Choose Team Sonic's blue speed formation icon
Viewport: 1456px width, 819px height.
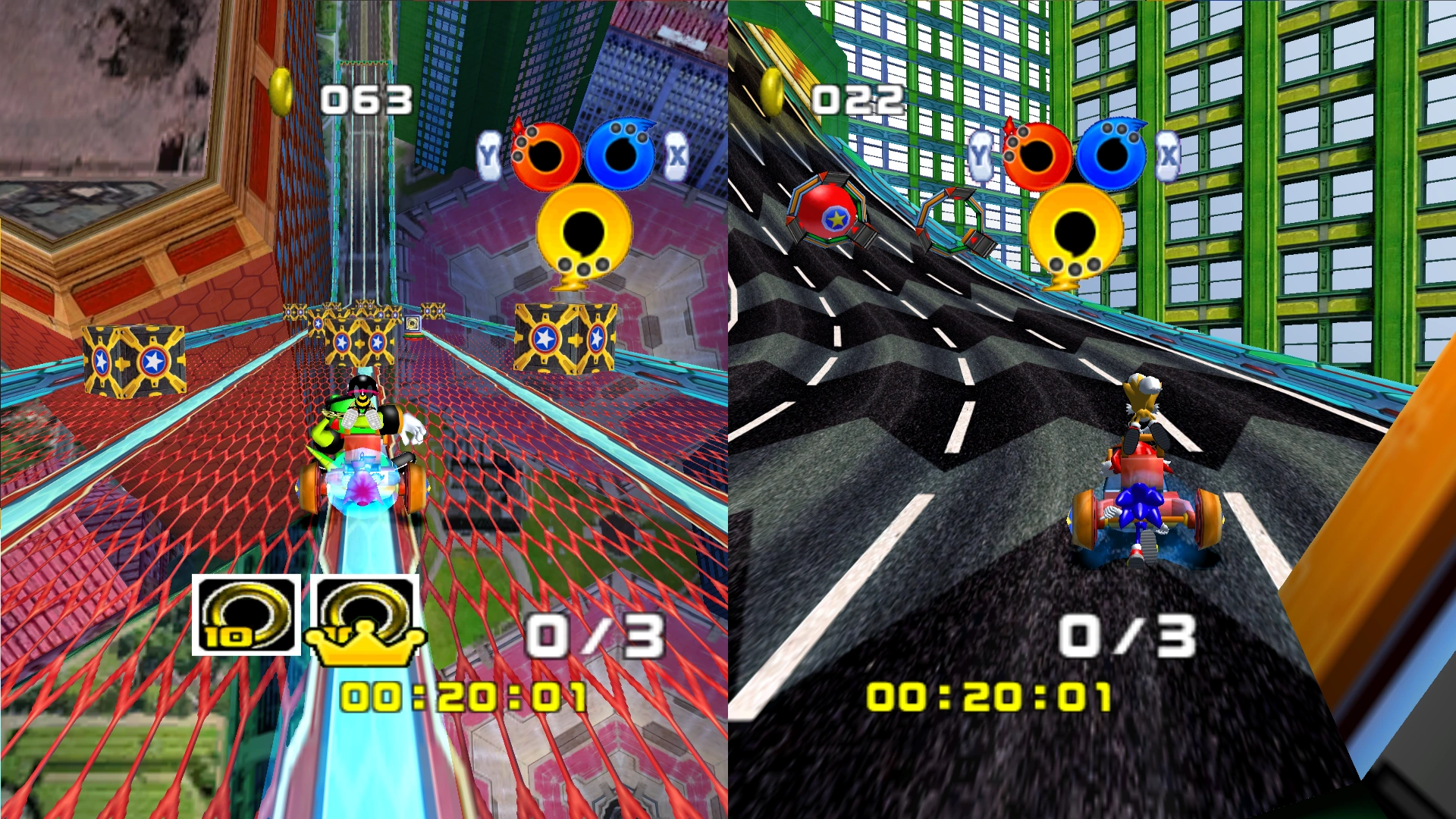point(1112,154)
